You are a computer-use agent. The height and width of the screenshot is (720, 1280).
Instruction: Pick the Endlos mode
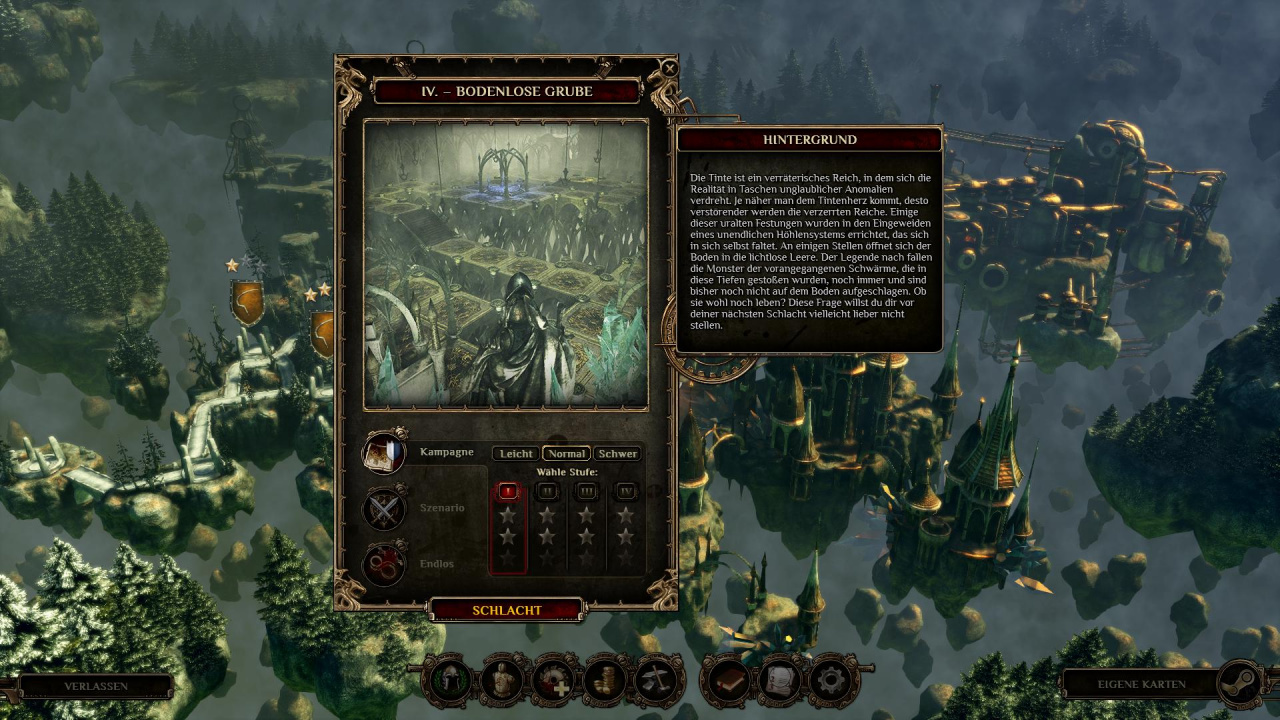pyautogui.click(x=384, y=564)
